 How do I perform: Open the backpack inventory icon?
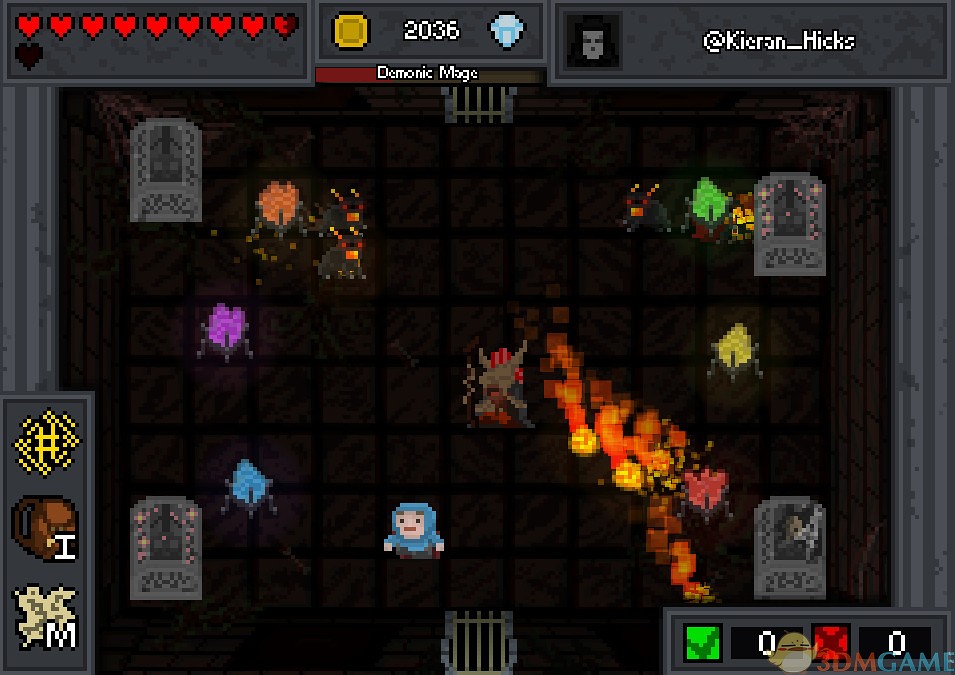(x=45, y=525)
